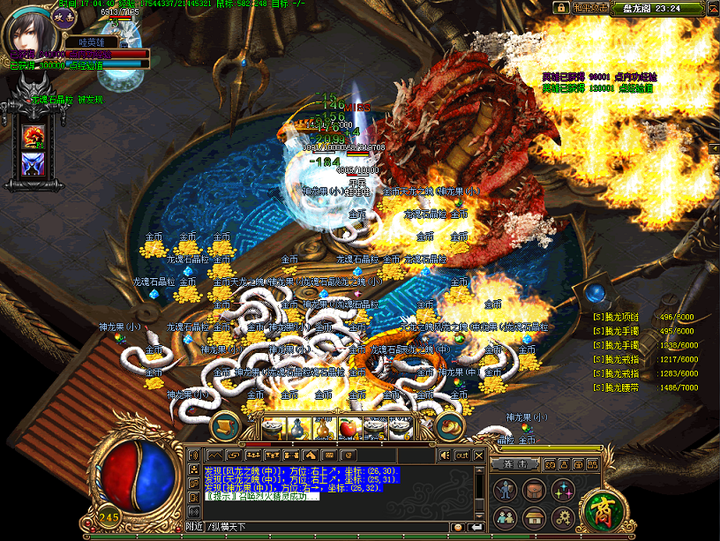Open the character portrait panel

click(32, 36)
